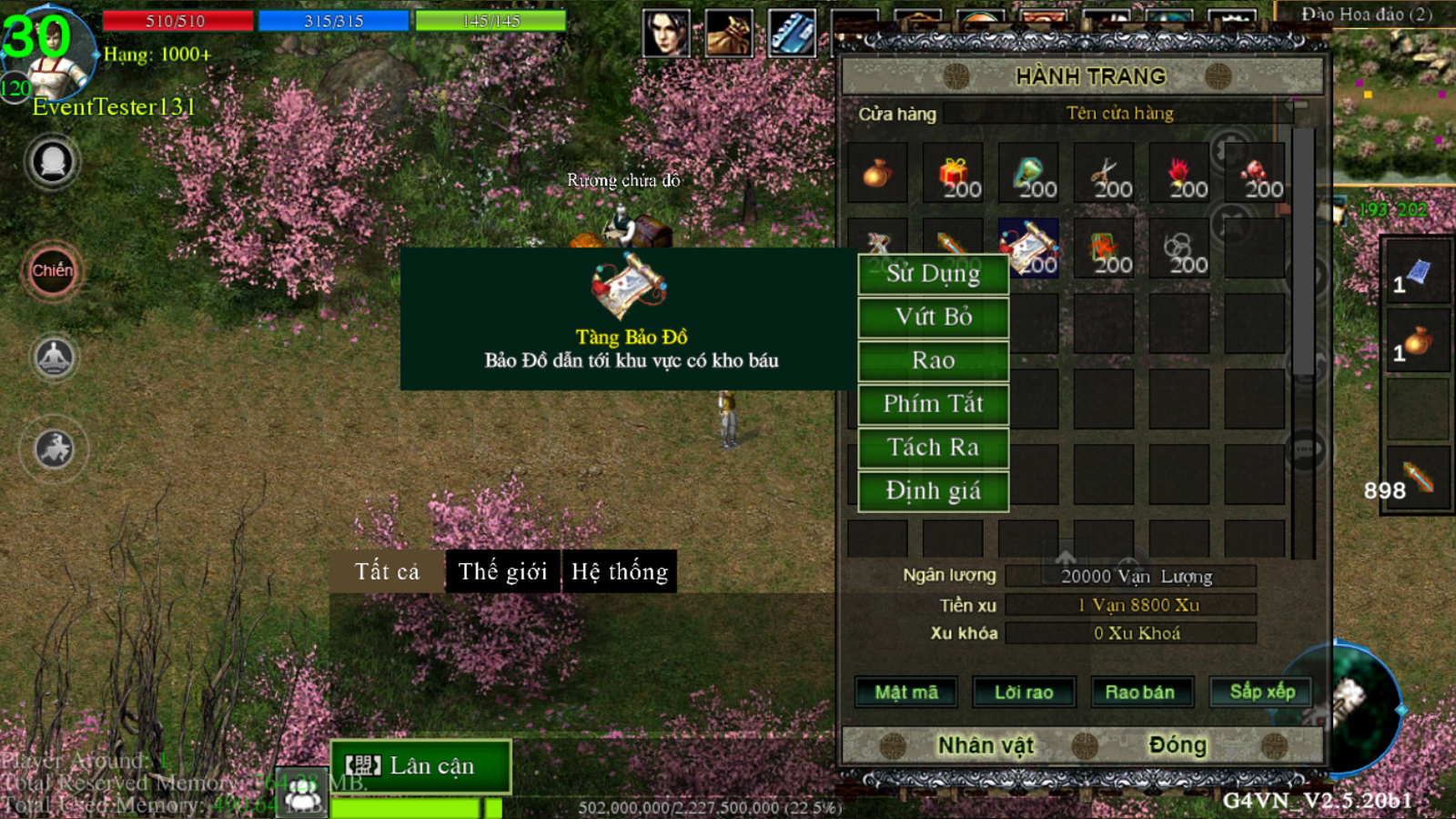Viewport: 1456px width, 819px height.
Task: Switch to the Tất cả chat tab
Action: point(387,571)
